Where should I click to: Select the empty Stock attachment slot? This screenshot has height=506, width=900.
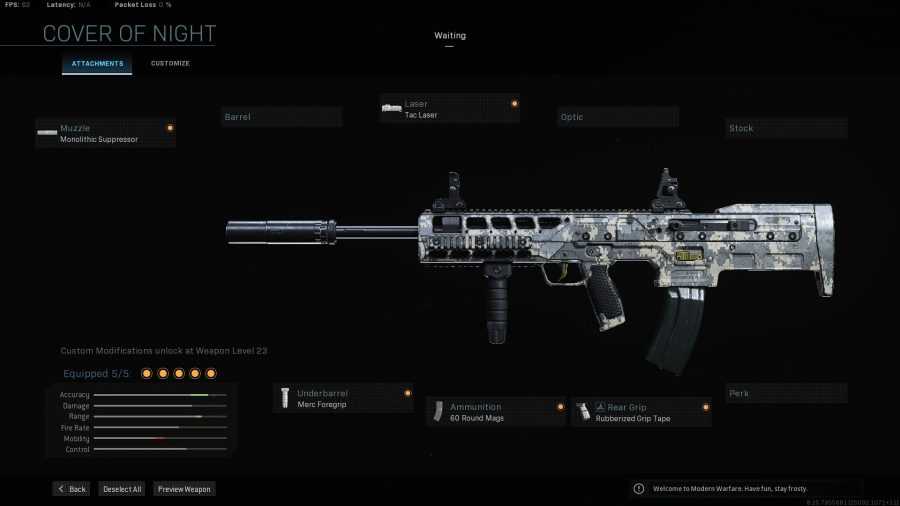point(786,128)
